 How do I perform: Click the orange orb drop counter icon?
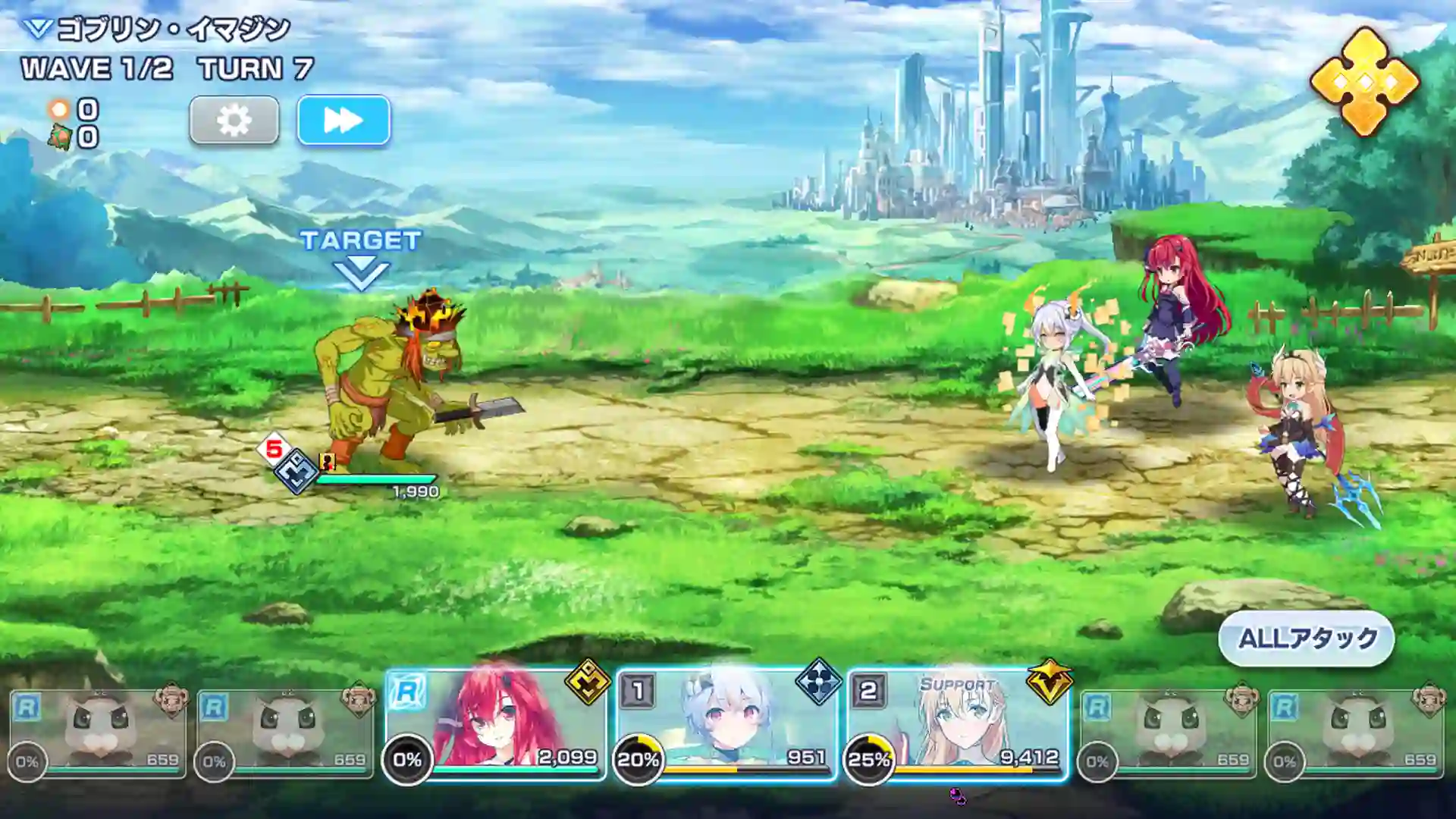point(61,108)
